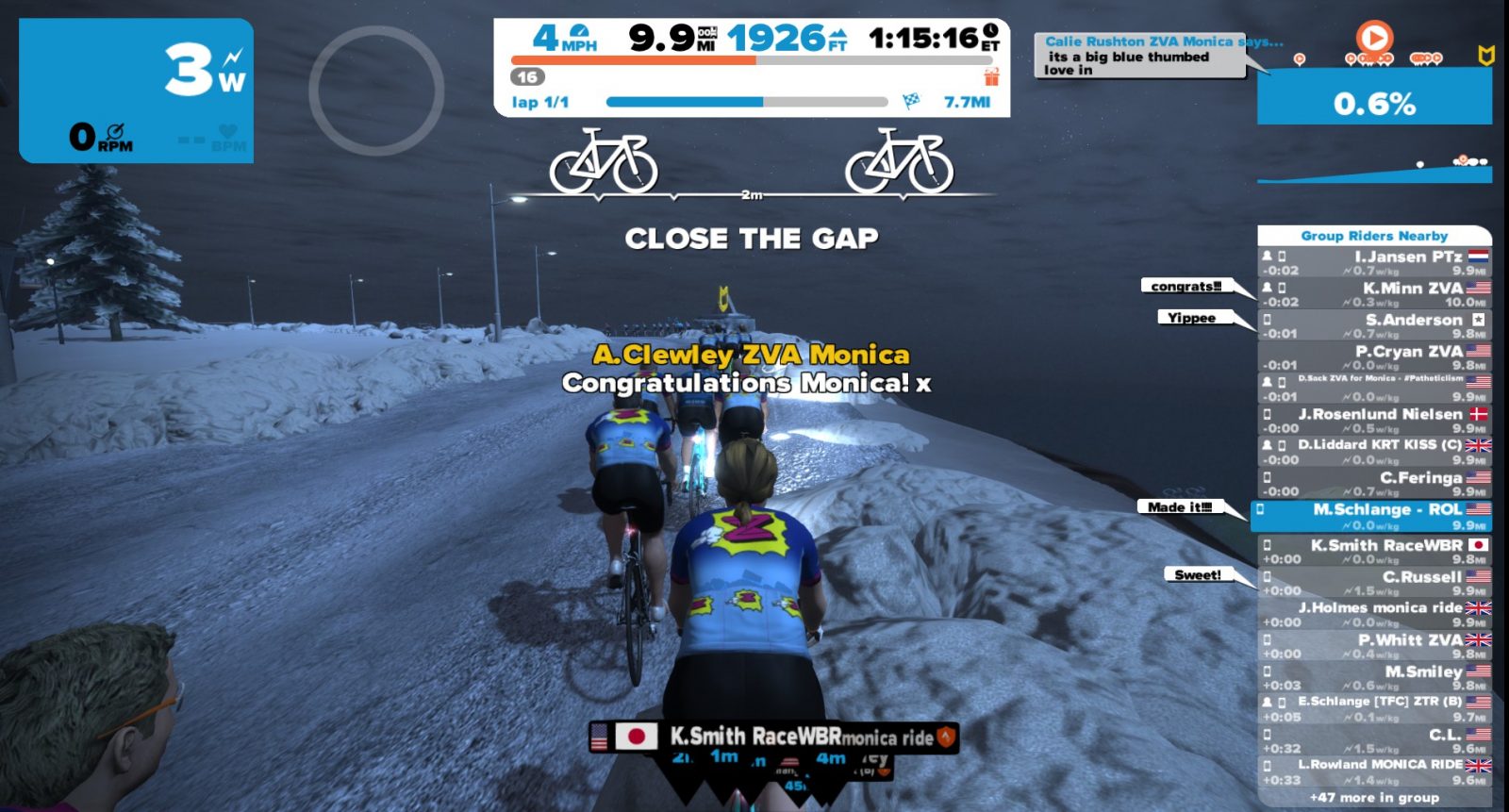Show the +47 more in group riders

click(x=1374, y=798)
